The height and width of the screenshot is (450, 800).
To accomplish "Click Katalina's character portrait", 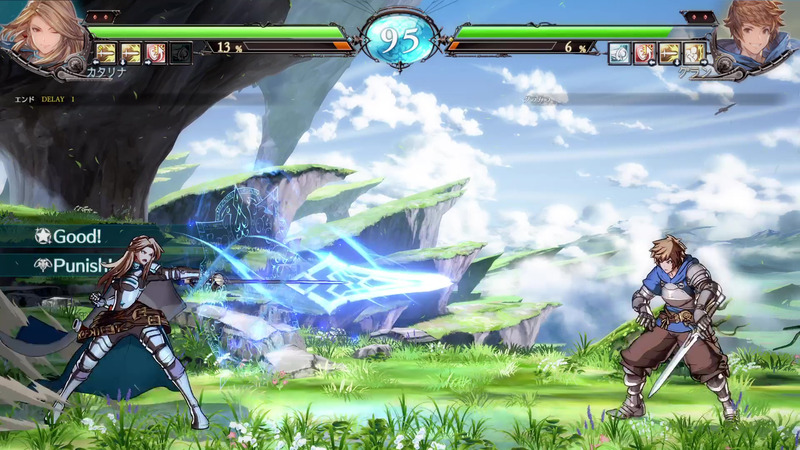I will 40,28.
